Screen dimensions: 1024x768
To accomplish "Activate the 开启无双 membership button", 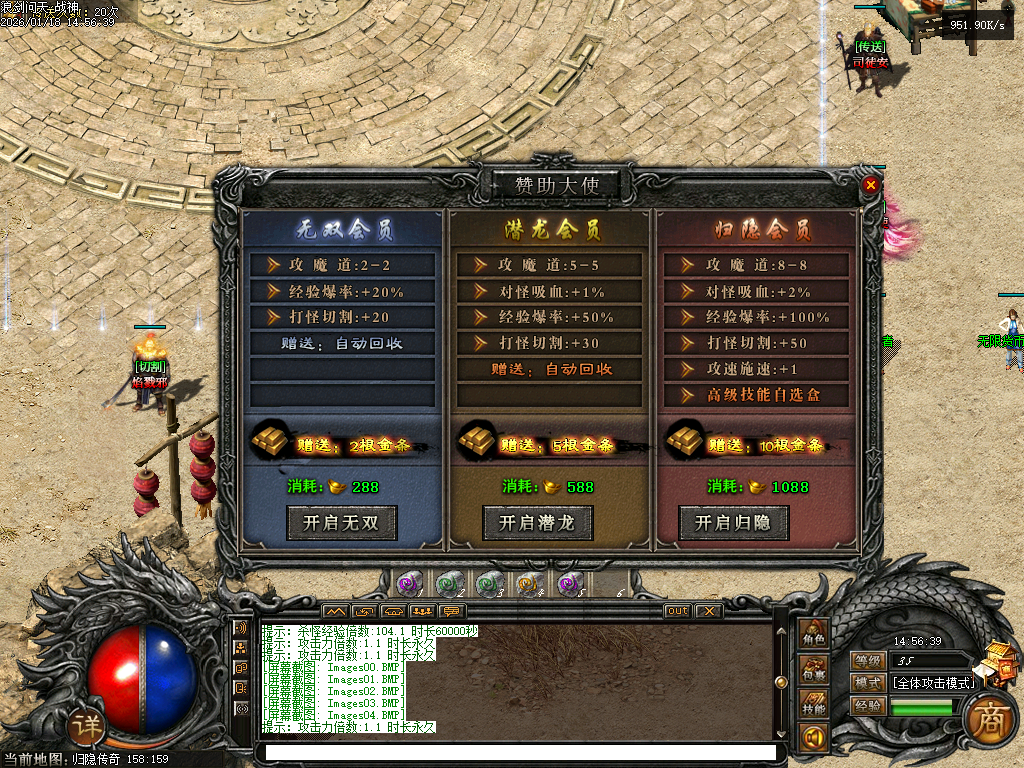I will 342,523.
